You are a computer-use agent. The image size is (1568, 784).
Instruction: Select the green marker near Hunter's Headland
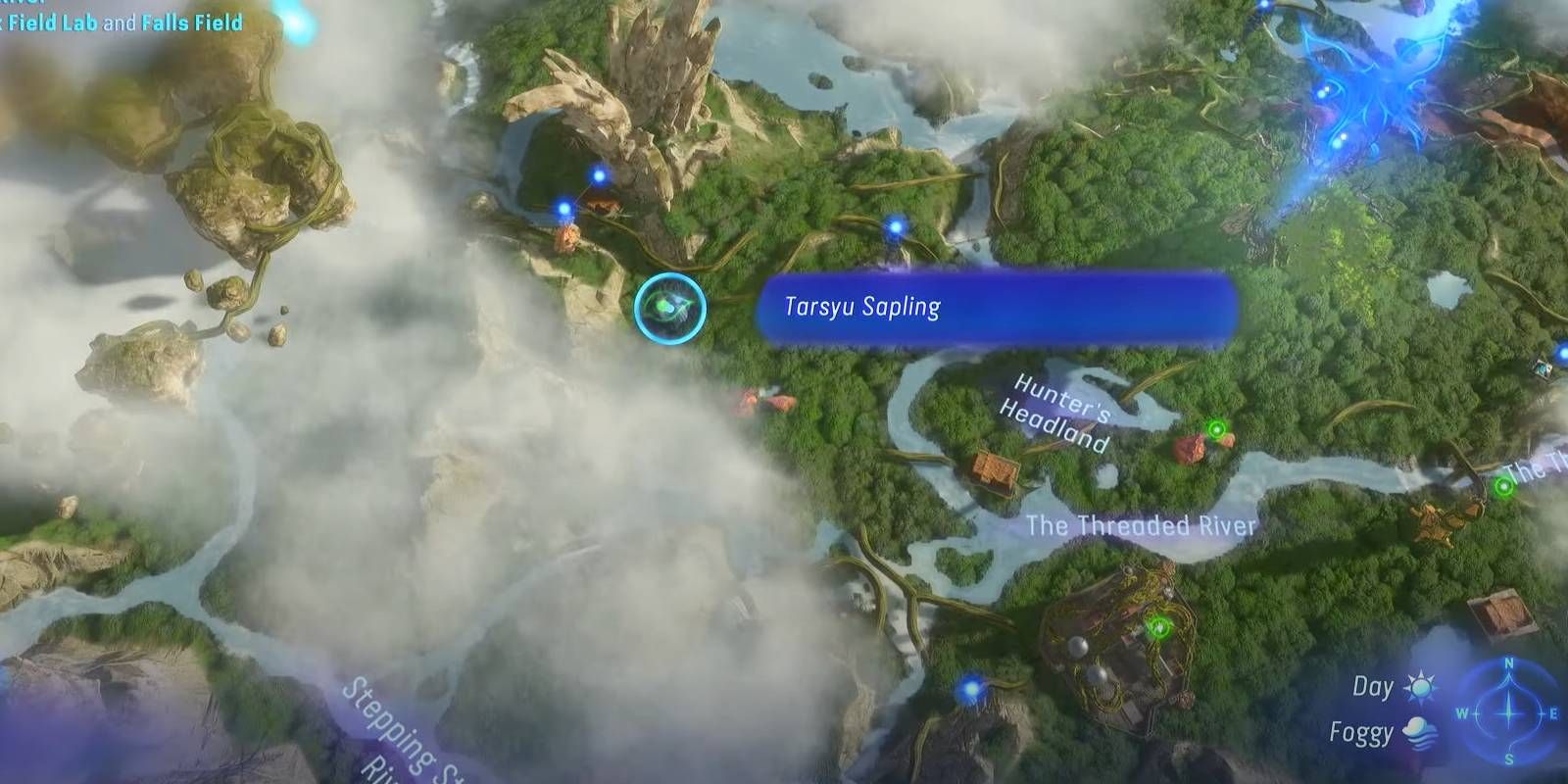(1216, 428)
